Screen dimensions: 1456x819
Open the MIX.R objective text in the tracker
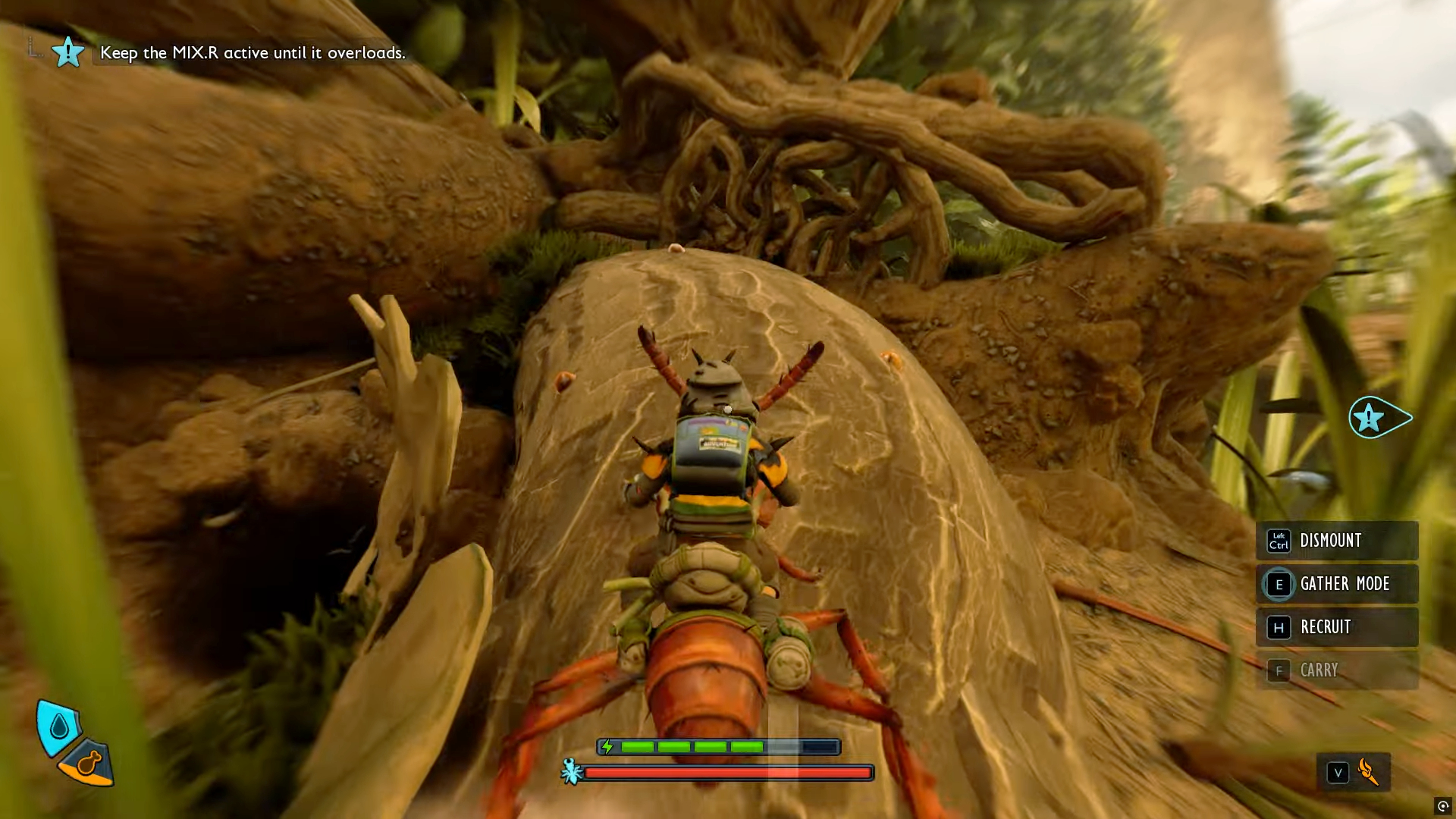point(253,52)
